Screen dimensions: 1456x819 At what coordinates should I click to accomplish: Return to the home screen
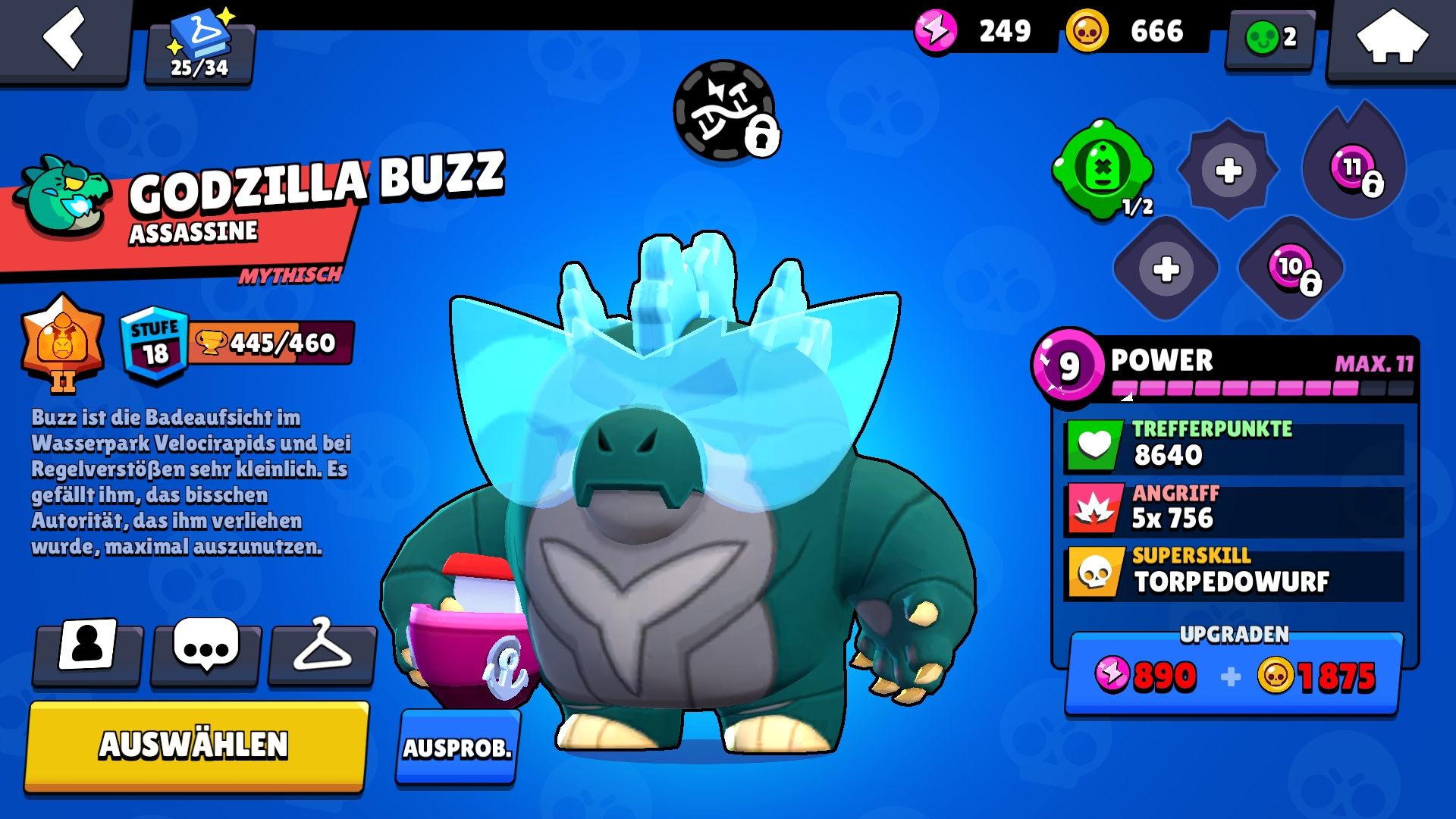1392,38
